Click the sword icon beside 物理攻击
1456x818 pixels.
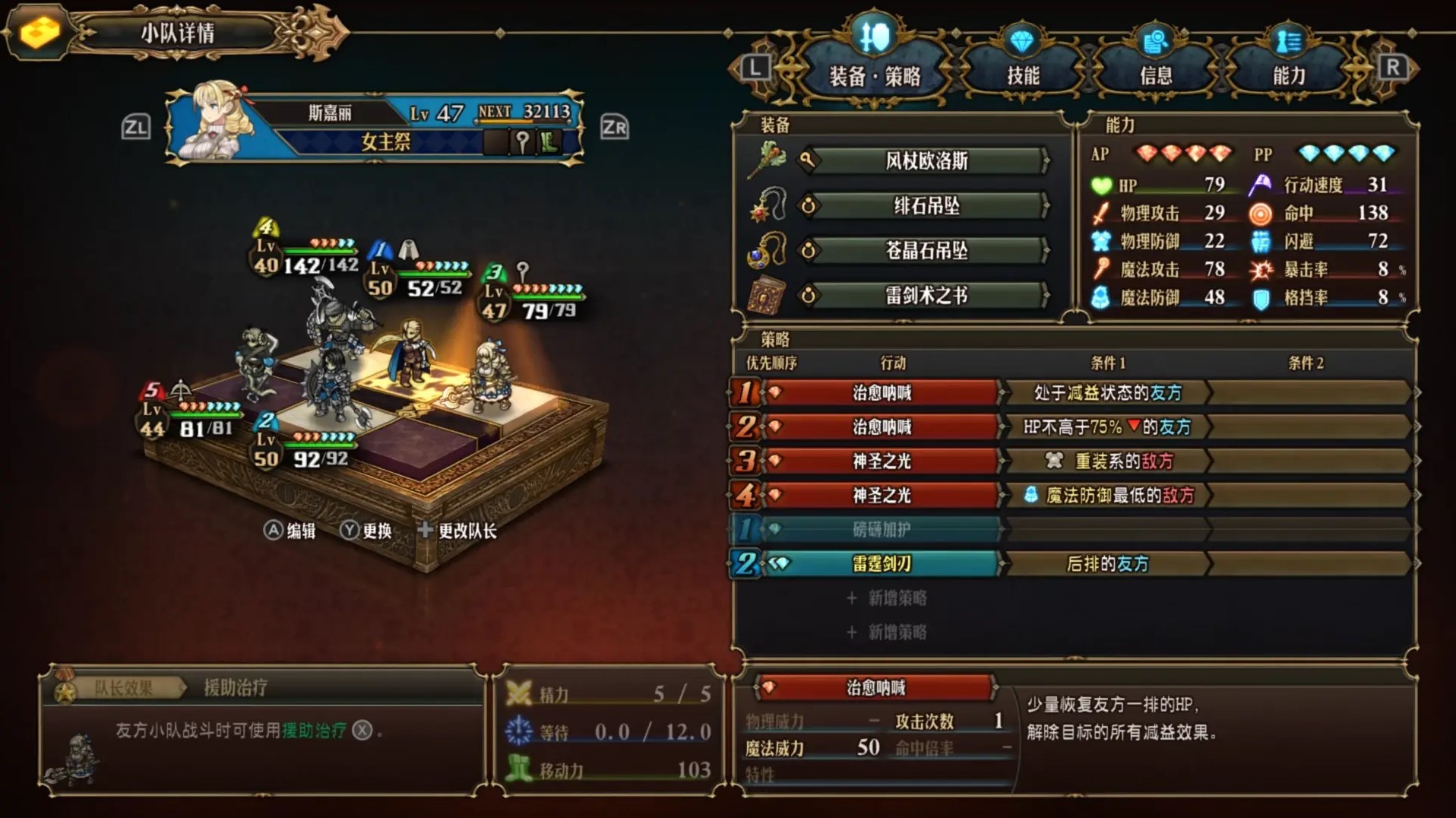click(x=1101, y=213)
